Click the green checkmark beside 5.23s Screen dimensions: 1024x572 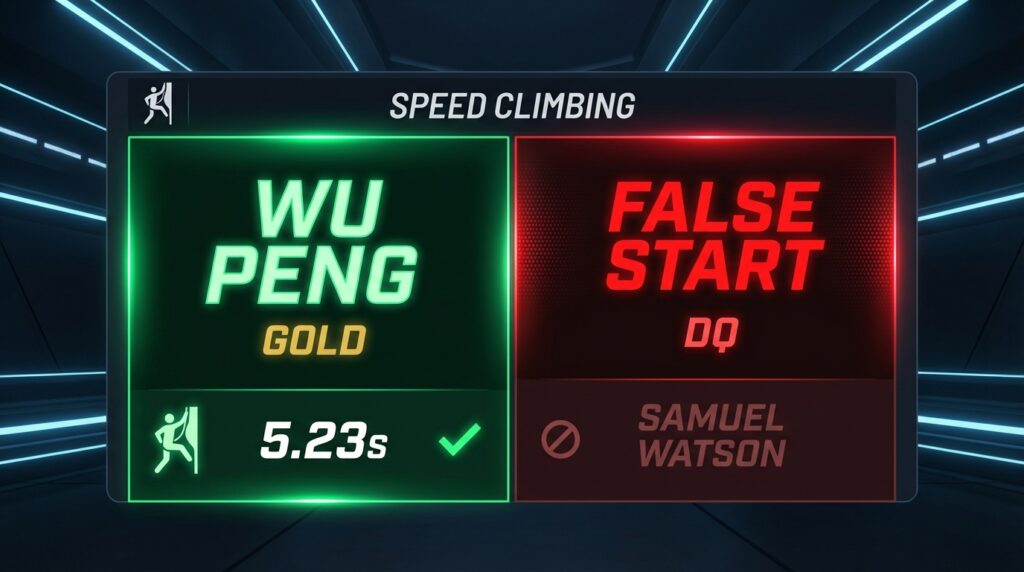pyautogui.click(x=460, y=438)
